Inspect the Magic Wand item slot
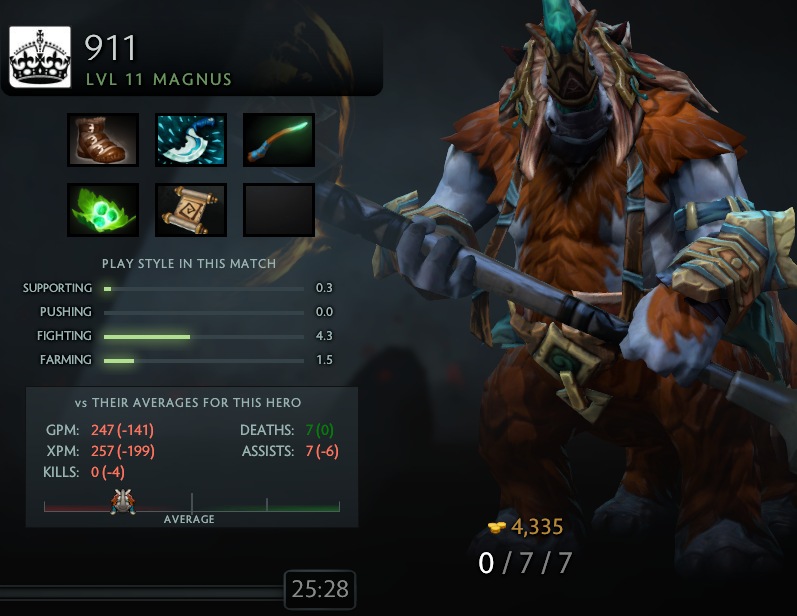Image resolution: width=797 pixels, height=616 pixels. click(279, 140)
